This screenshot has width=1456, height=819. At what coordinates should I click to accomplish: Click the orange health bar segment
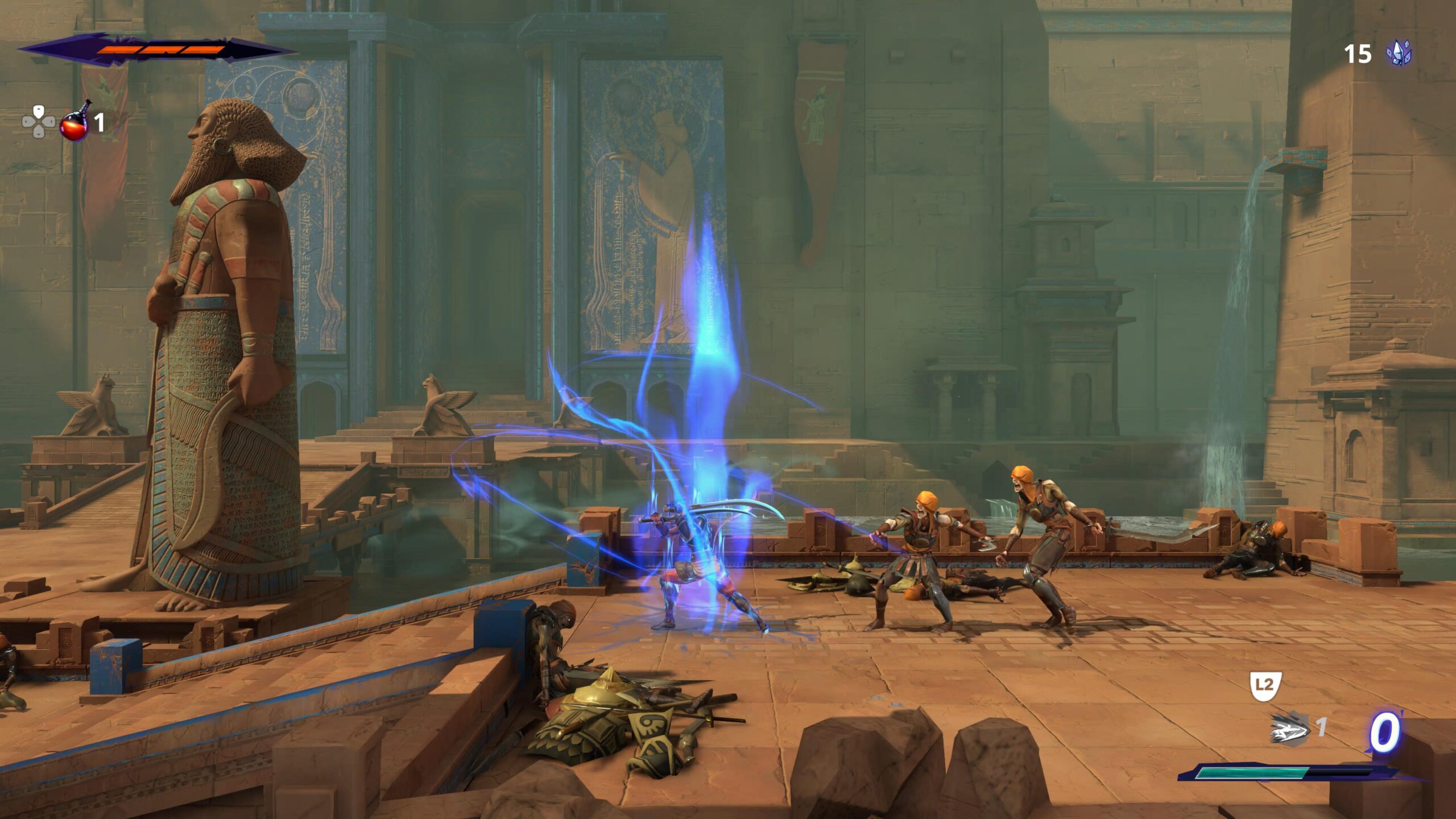[x=159, y=50]
